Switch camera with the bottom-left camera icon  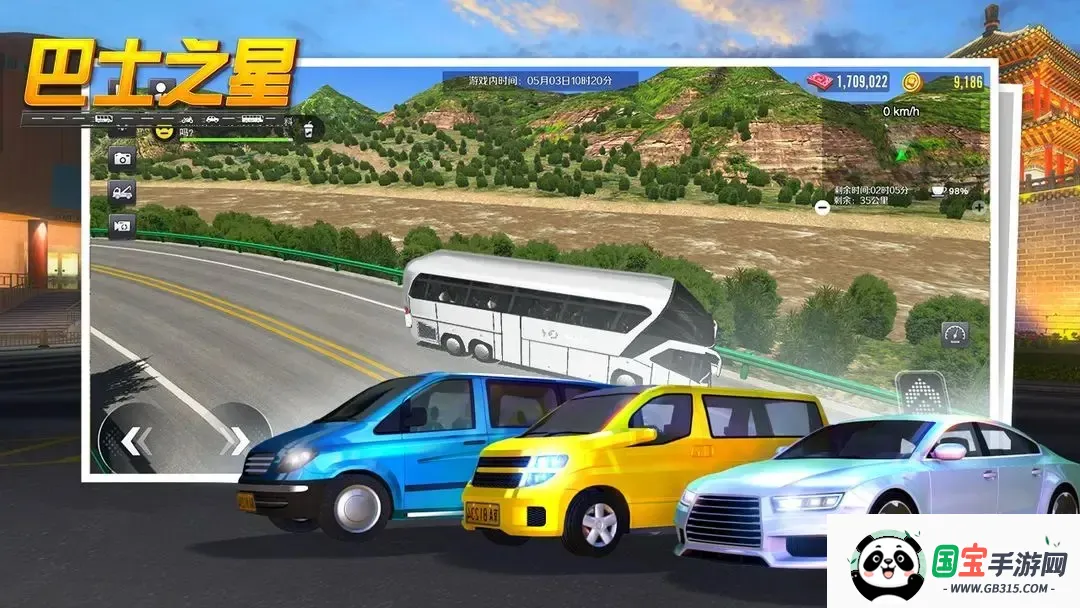[123, 227]
